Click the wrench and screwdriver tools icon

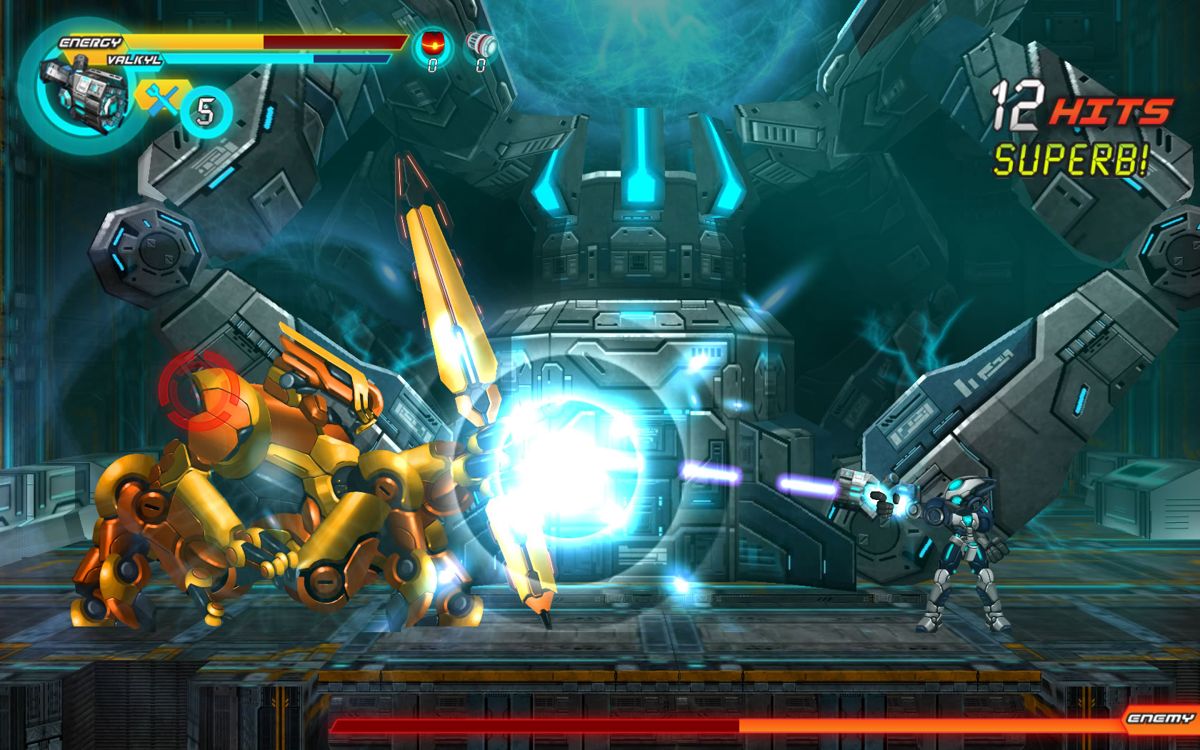[x=161, y=99]
